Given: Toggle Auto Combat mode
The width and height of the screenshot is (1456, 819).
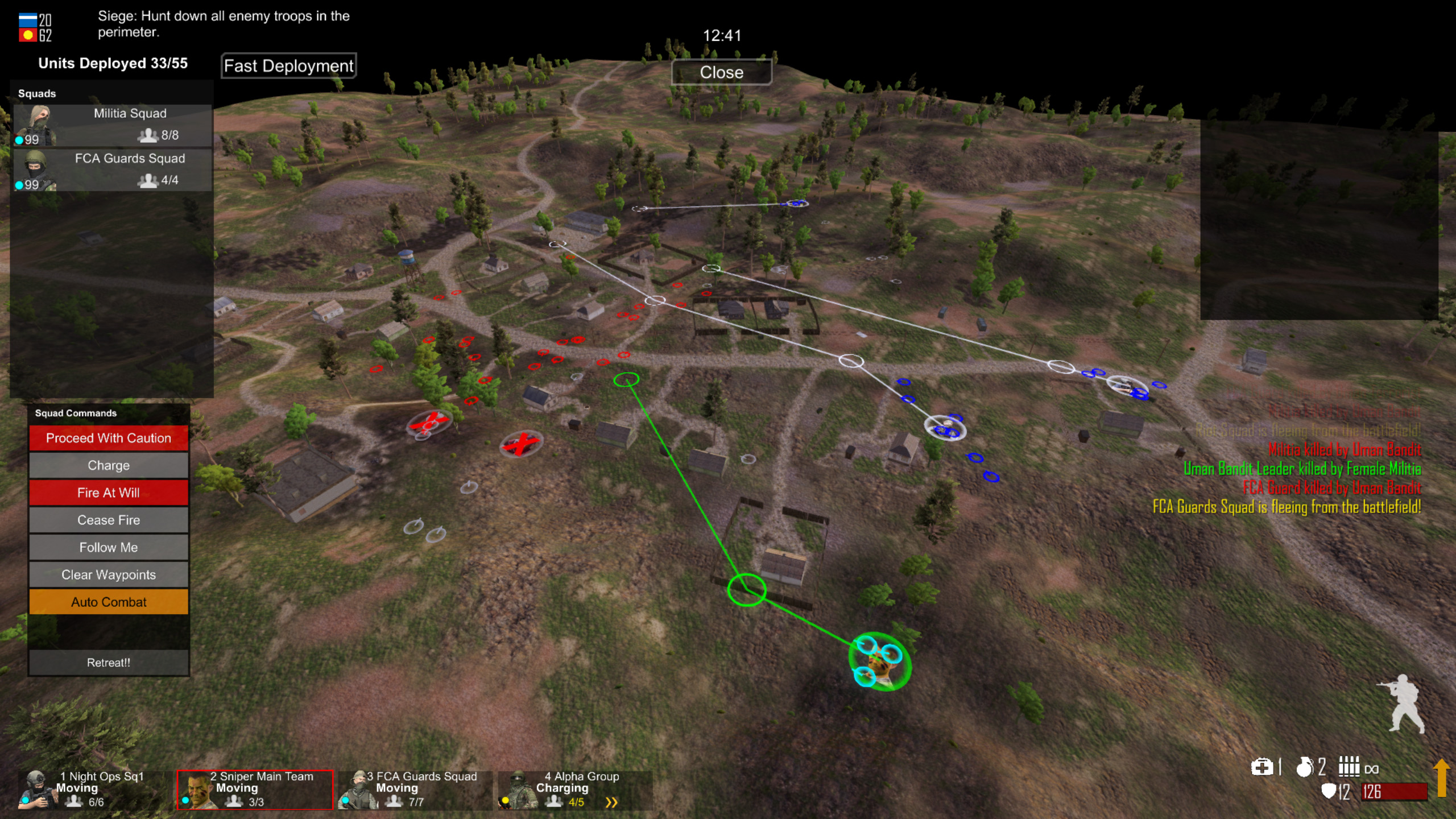Looking at the screenshot, I should coord(109,602).
